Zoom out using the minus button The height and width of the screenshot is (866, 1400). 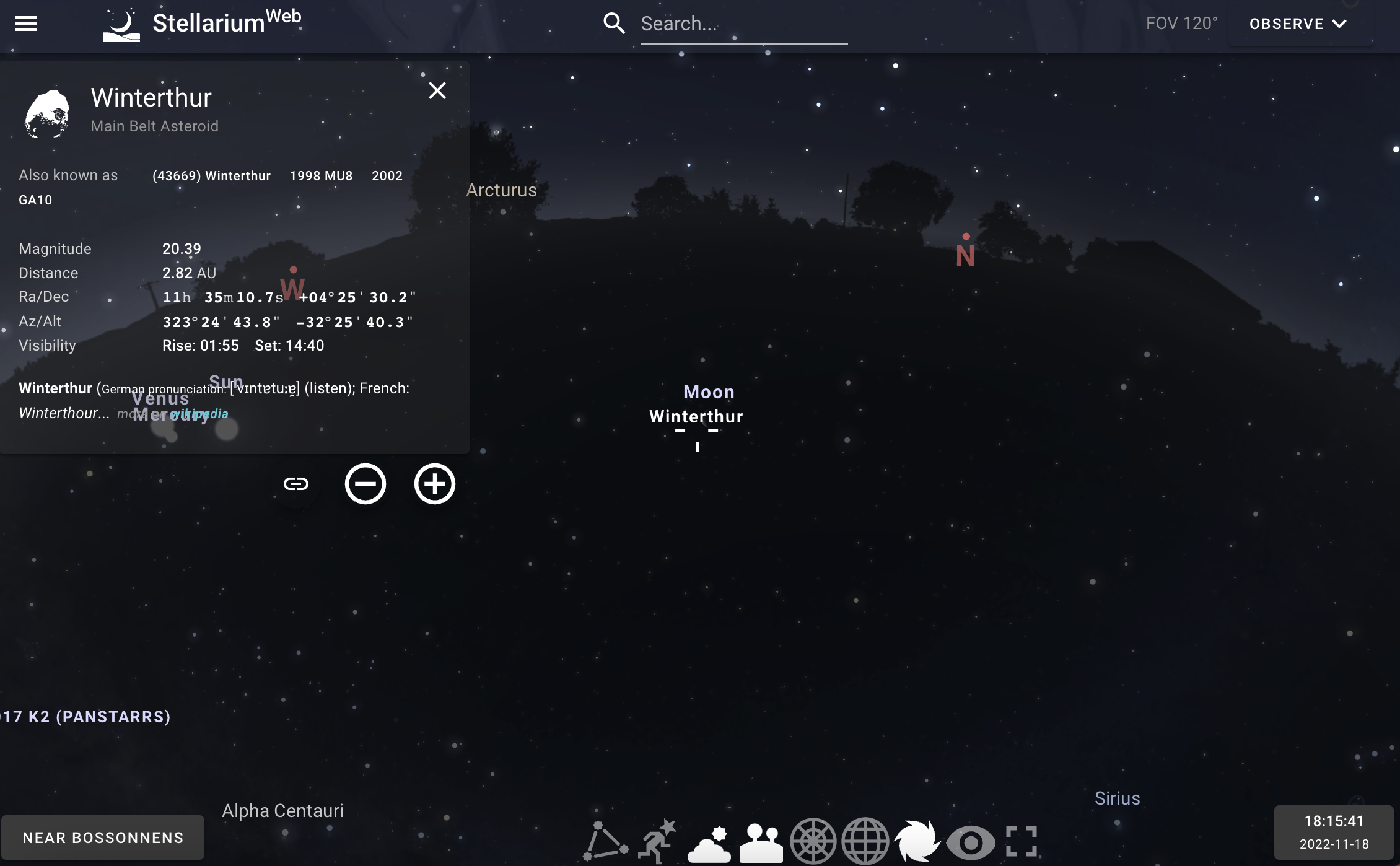[365, 484]
